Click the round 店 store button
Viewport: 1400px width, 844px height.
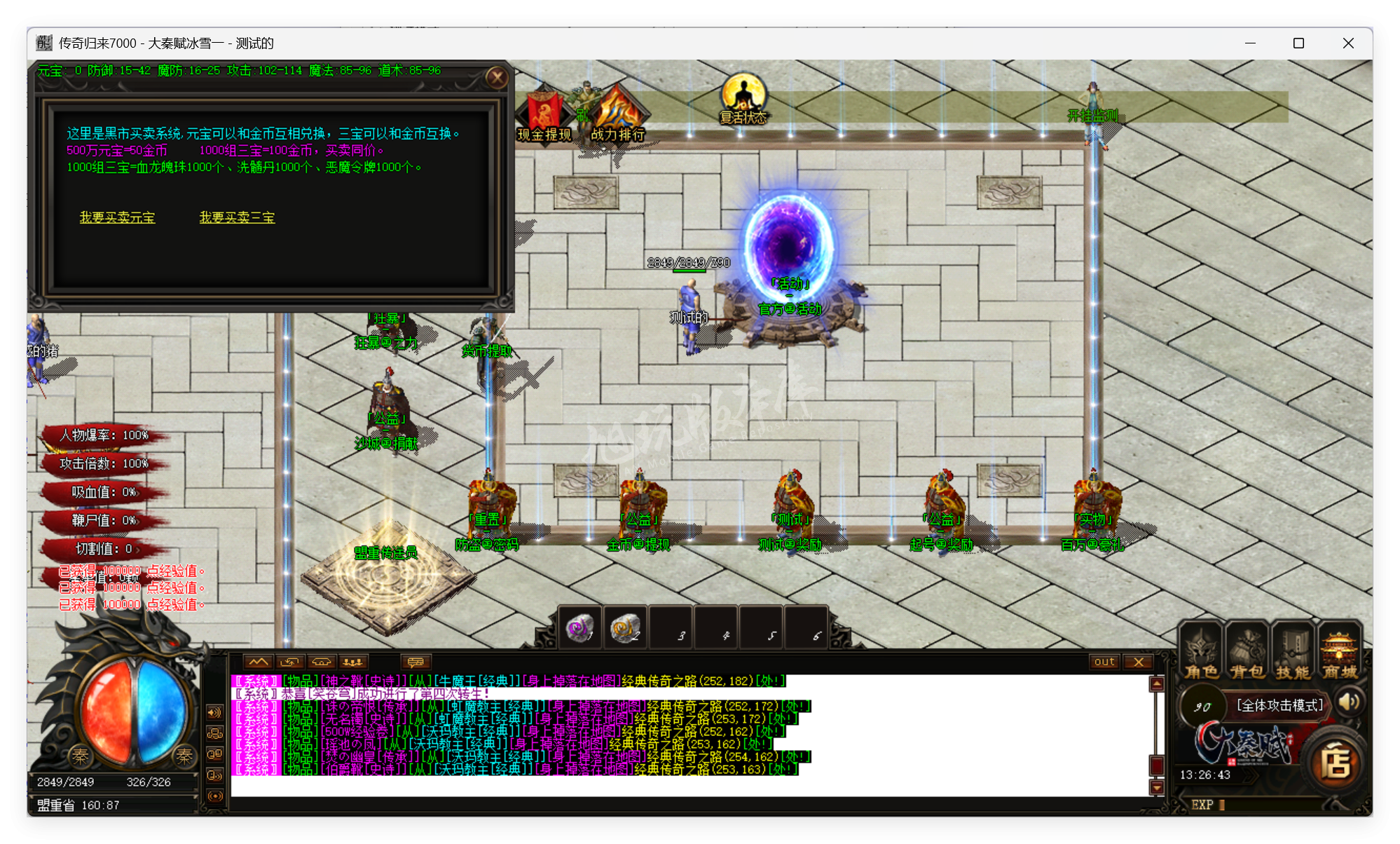tap(1336, 763)
